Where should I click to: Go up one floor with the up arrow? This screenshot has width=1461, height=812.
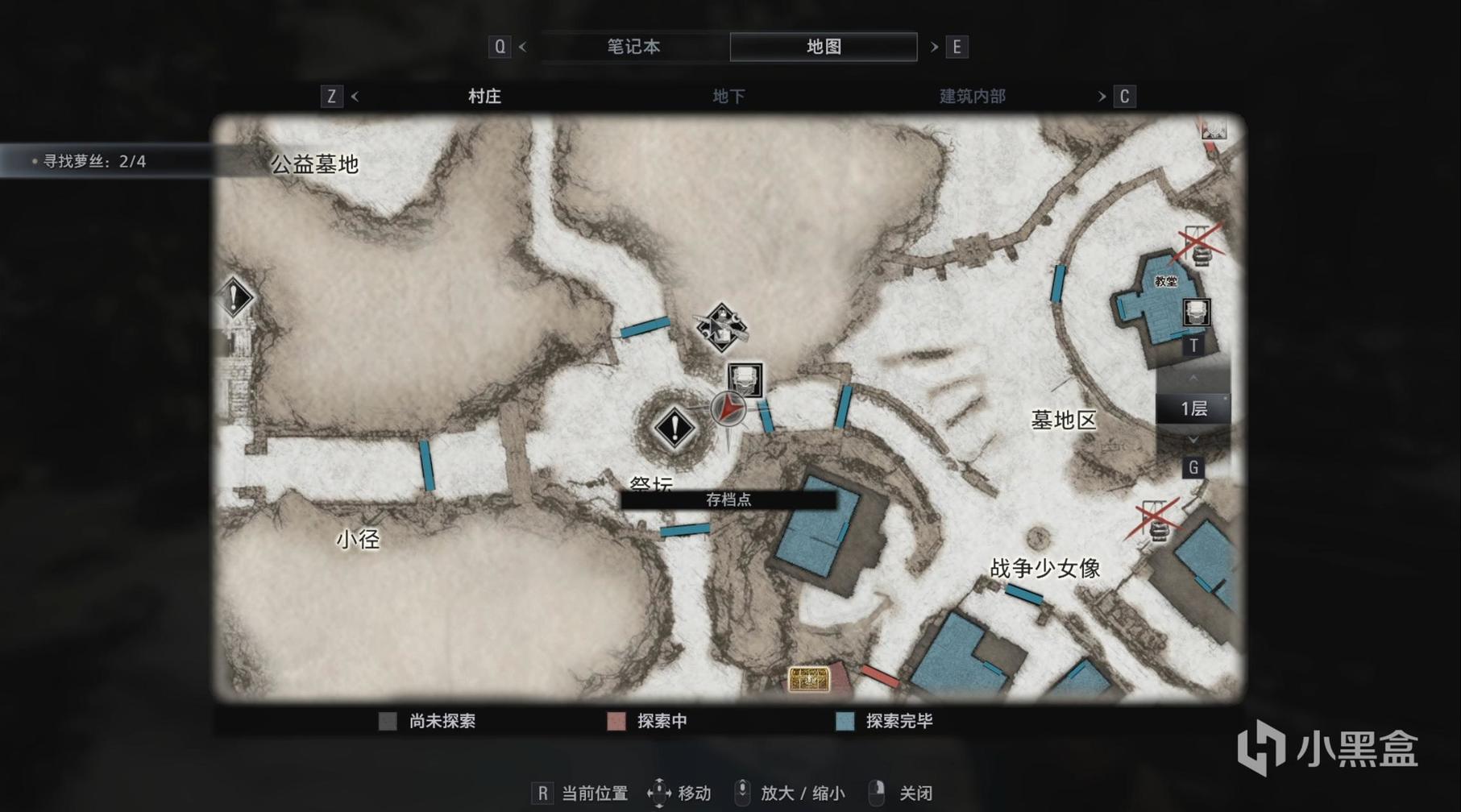click(x=1193, y=378)
